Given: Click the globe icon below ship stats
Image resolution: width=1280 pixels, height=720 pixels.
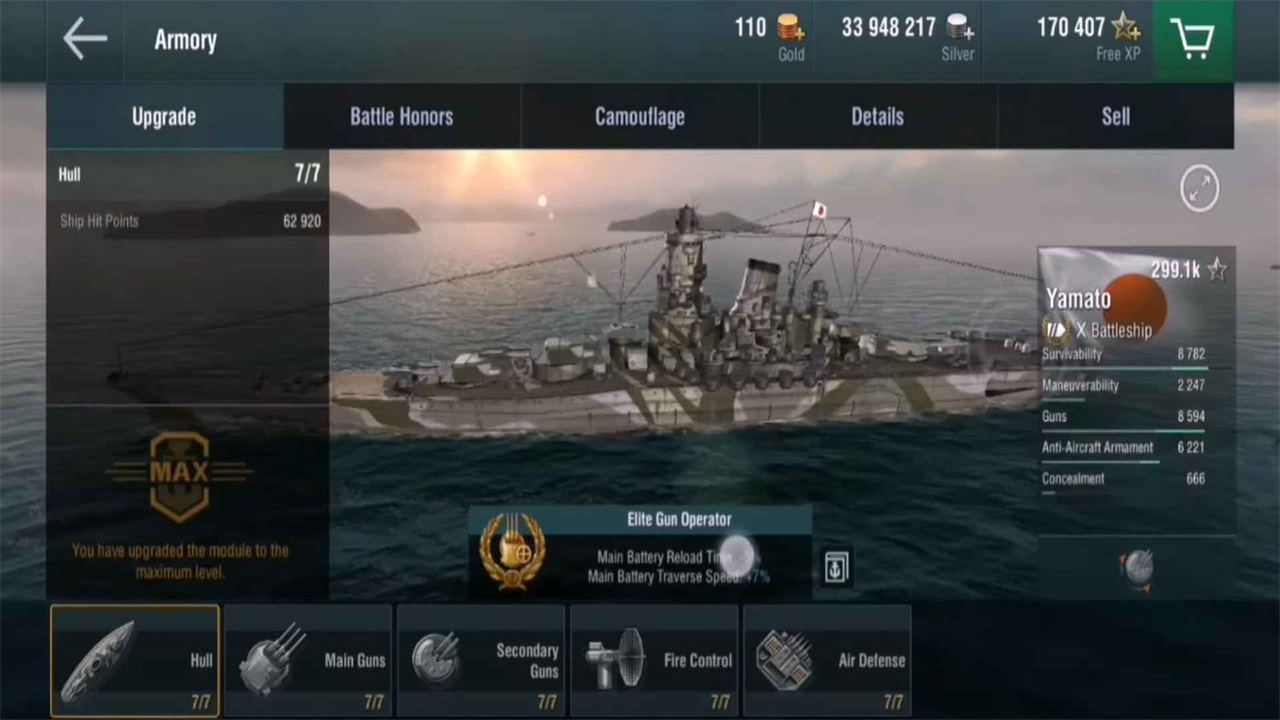Looking at the screenshot, I should [1137, 568].
